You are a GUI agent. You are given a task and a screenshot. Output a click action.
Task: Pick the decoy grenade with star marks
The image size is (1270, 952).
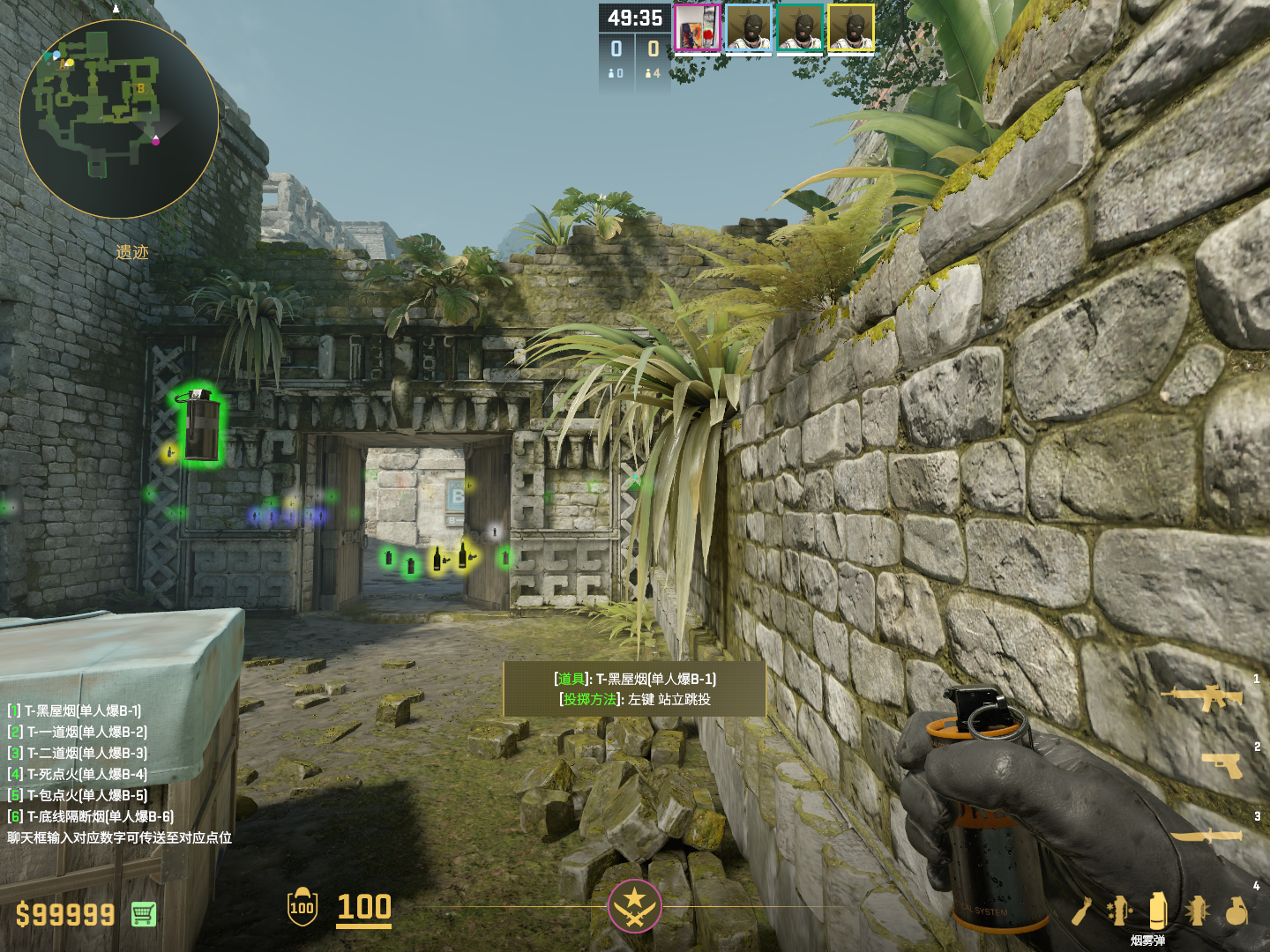[1119, 911]
